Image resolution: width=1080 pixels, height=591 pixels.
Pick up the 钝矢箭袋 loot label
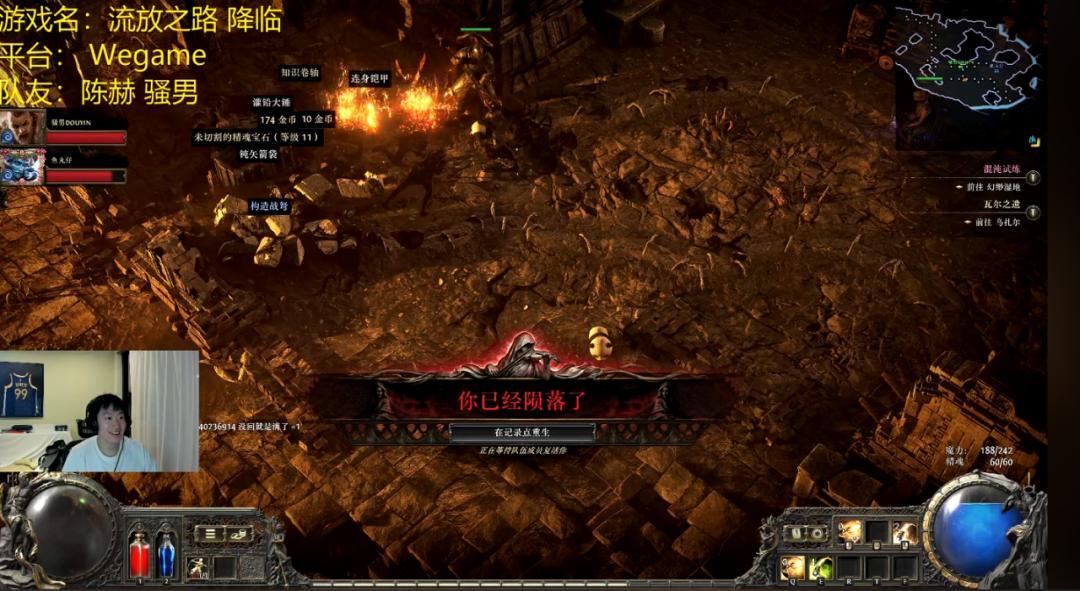tap(258, 154)
